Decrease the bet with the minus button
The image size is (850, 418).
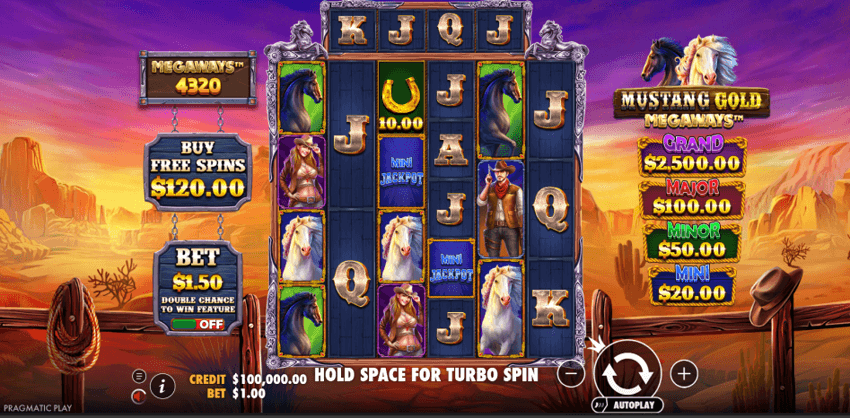[570, 374]
